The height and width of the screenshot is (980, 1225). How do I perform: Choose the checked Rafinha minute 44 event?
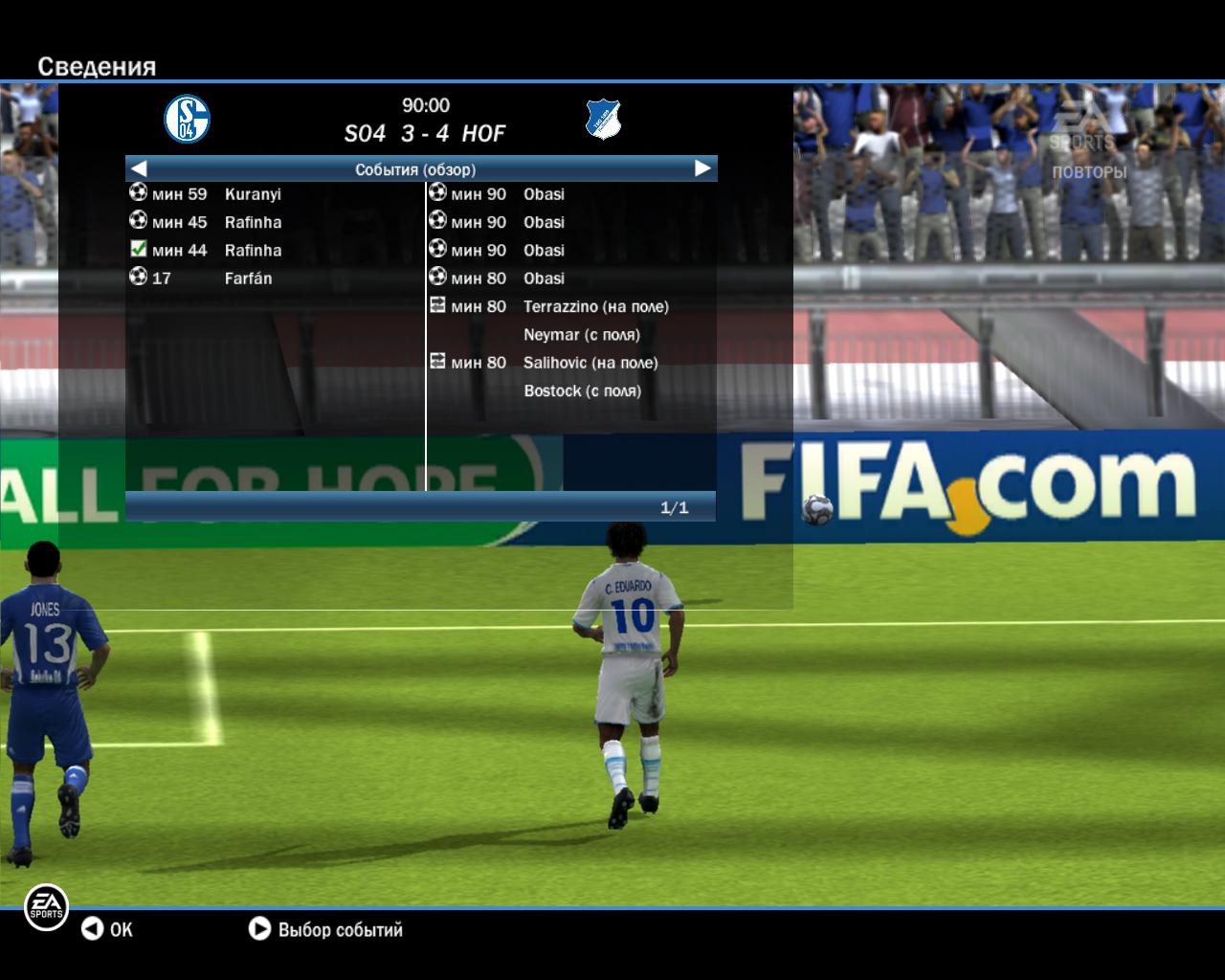point(253,251)
